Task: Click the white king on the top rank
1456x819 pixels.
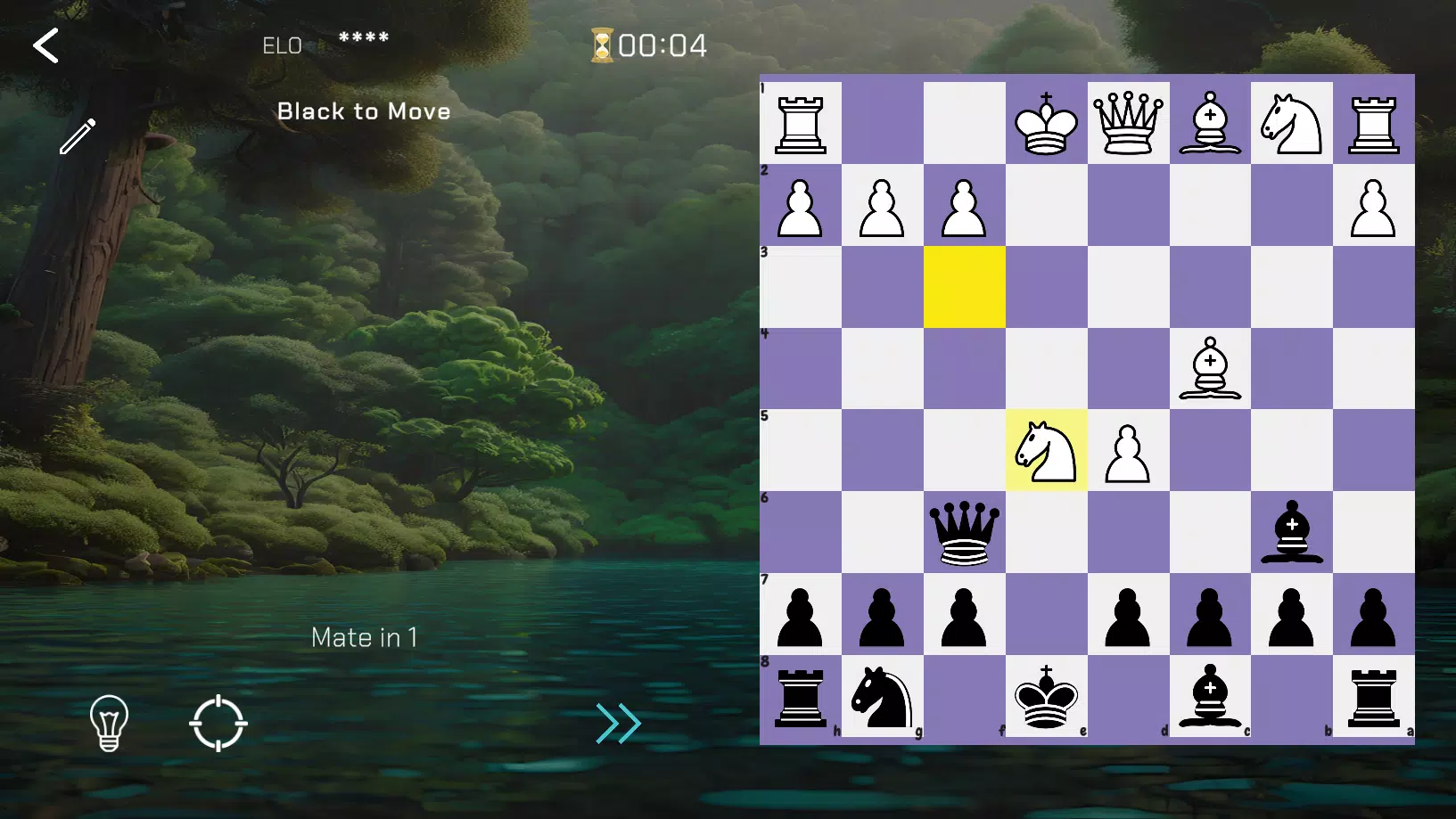Action: (1046, 124)
